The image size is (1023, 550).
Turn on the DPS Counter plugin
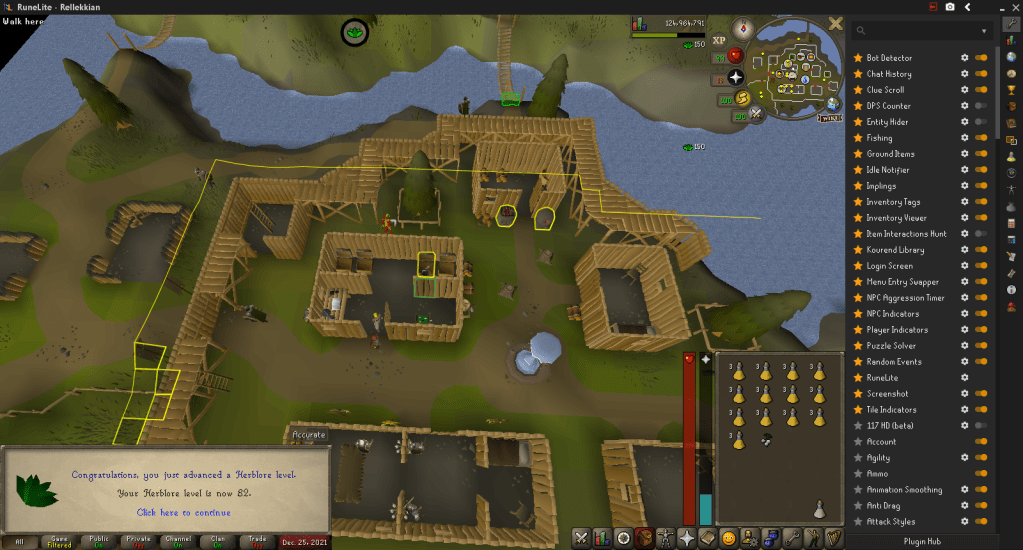pos(980,106)
